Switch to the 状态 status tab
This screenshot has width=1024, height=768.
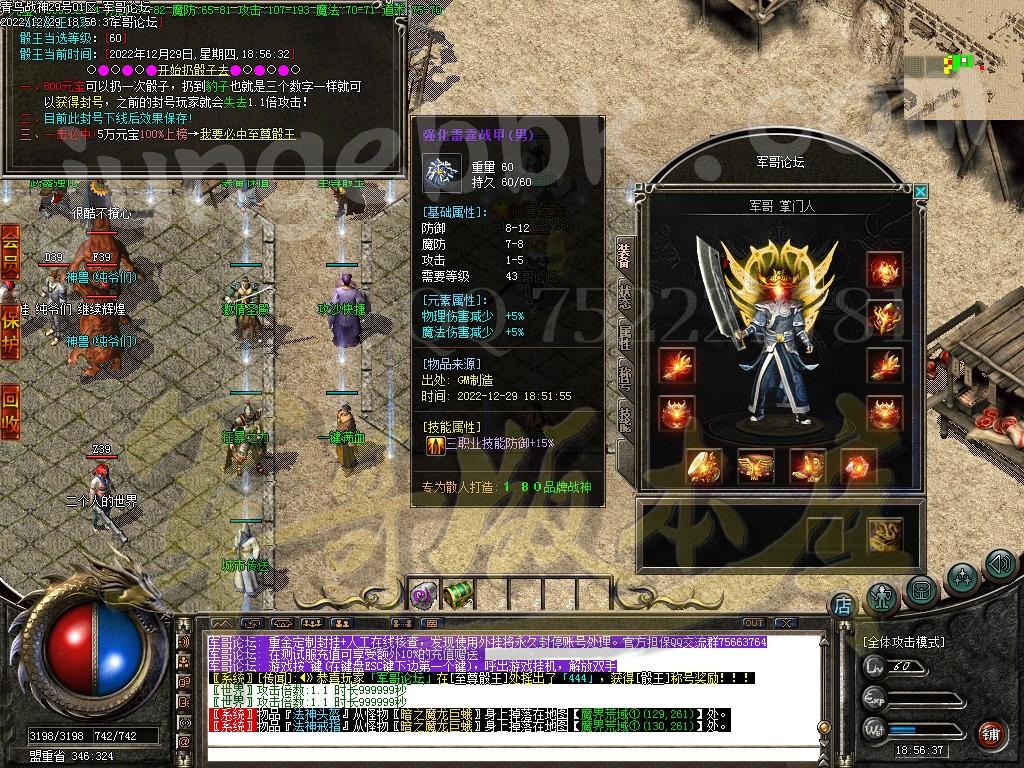pyautogui.click(x=625, y=295)
